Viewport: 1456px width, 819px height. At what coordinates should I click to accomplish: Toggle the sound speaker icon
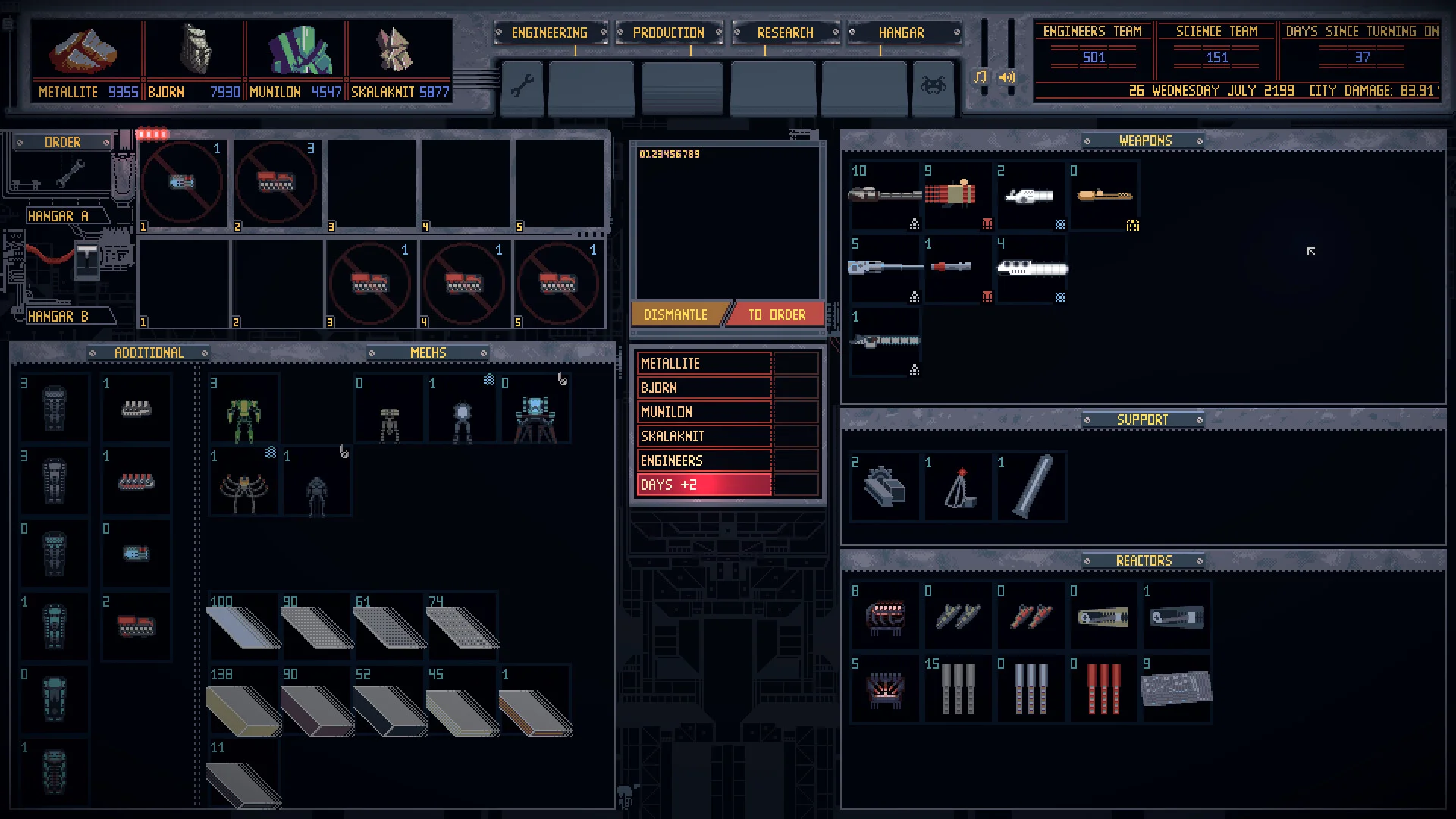(x=1007, y=77)
